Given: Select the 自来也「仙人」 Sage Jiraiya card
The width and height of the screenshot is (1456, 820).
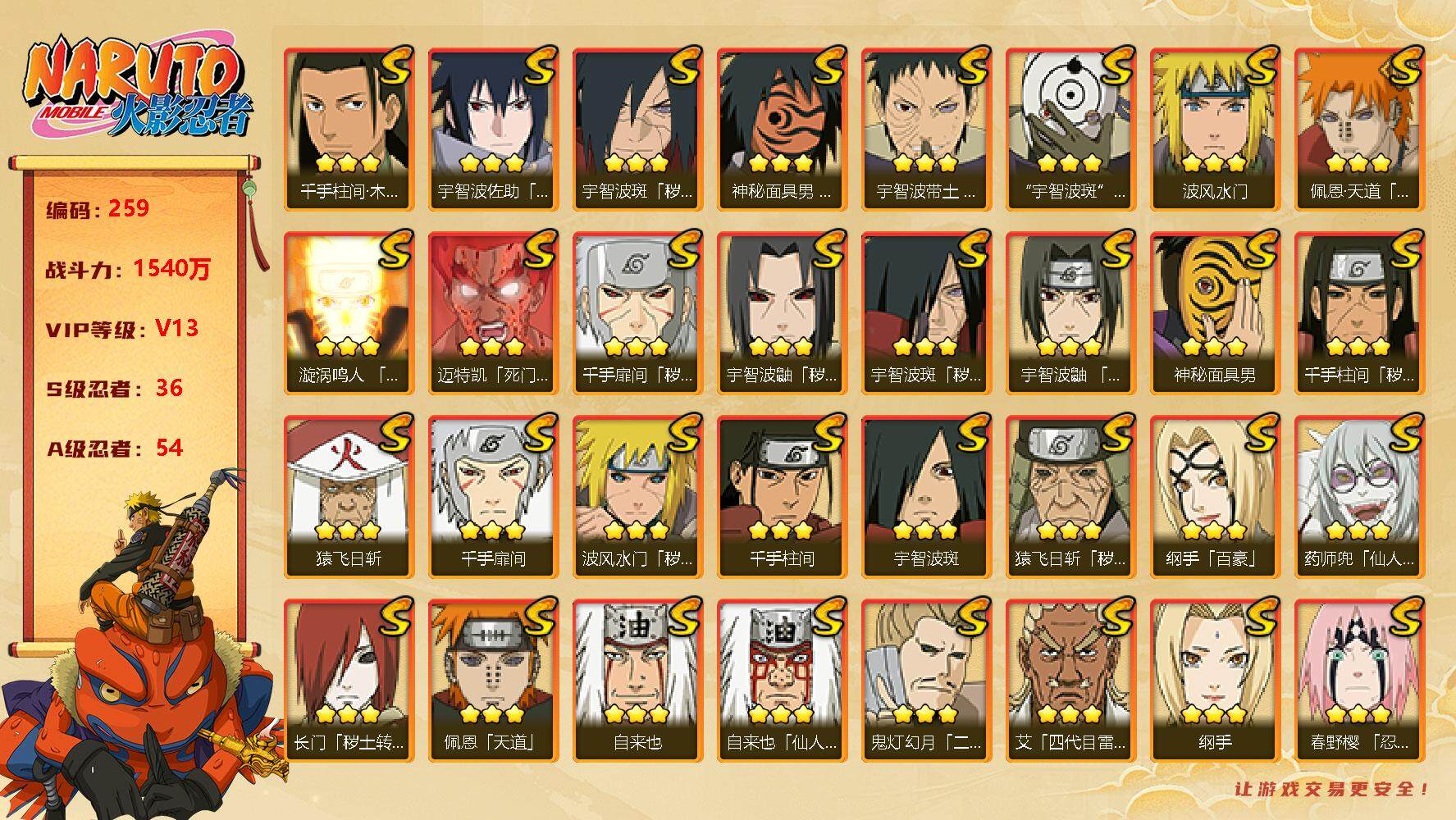Looking at the screenshot, I should pyautogui.click(x=781, y=680).
